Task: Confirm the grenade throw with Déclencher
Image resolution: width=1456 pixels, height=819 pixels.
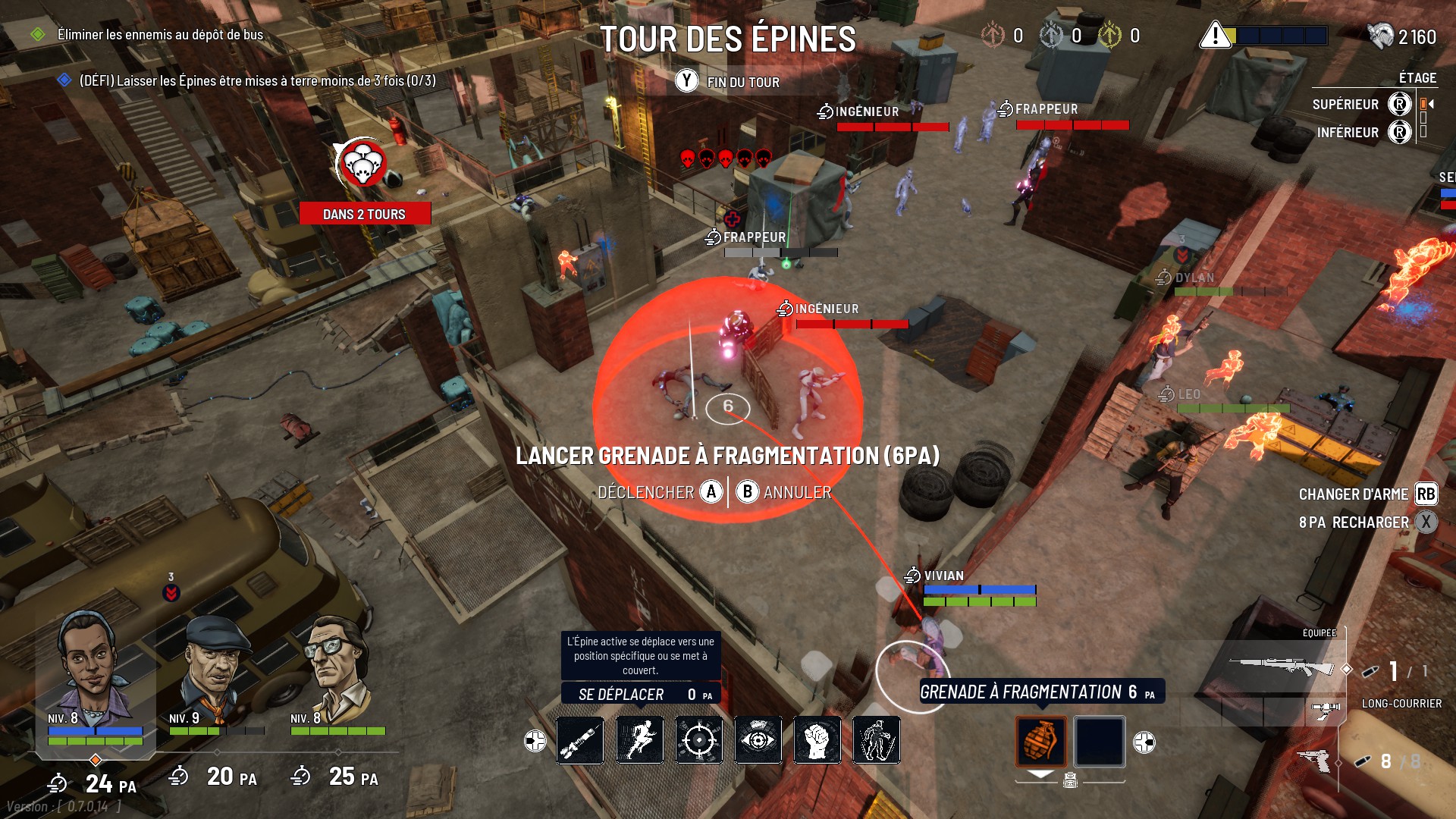Action: 711,492
